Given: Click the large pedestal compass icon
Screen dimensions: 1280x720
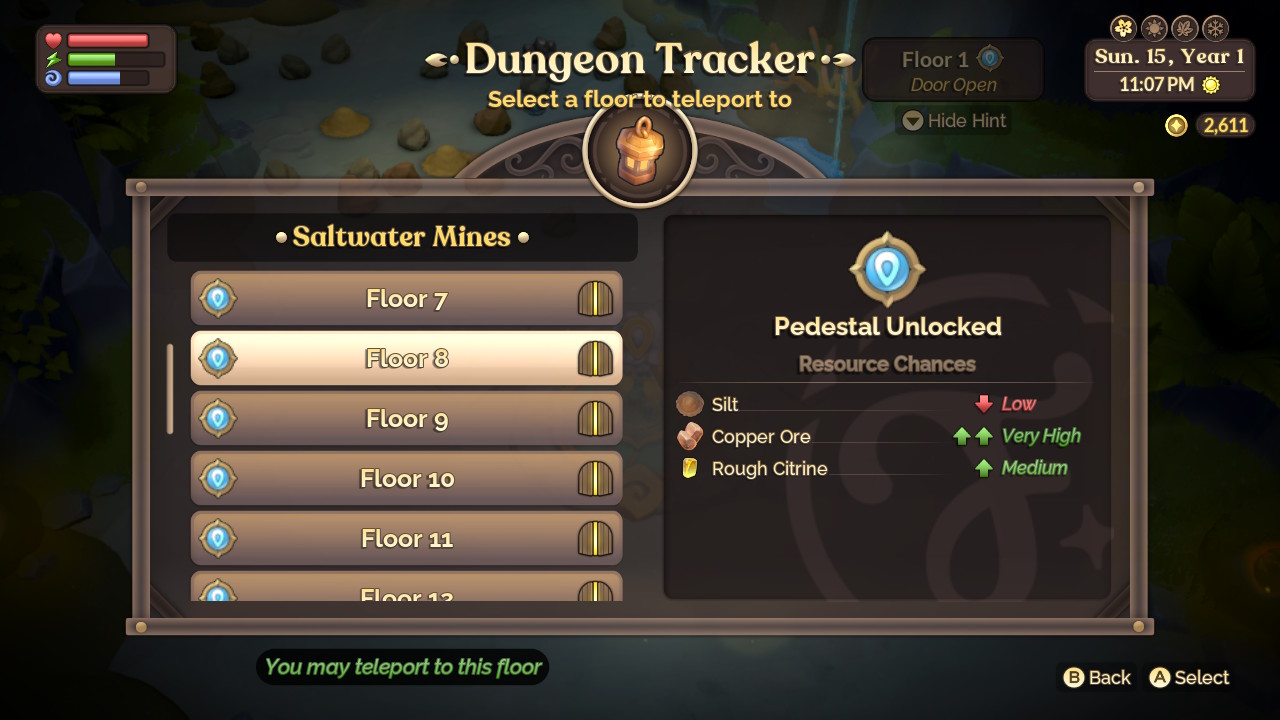Looking at the screenshot, I should [886, 268].
